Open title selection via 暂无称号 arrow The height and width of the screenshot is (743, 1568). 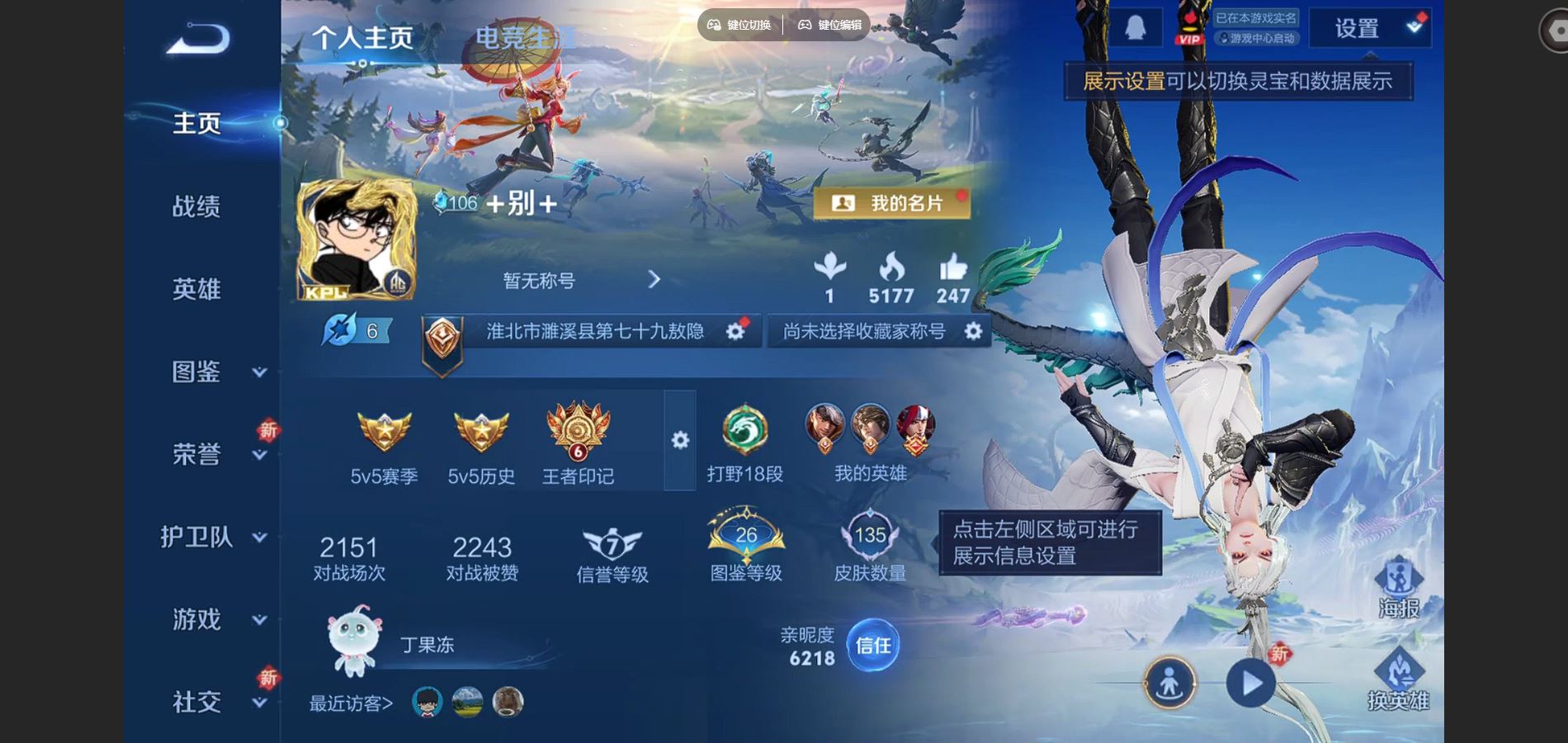tap(654, 281)
